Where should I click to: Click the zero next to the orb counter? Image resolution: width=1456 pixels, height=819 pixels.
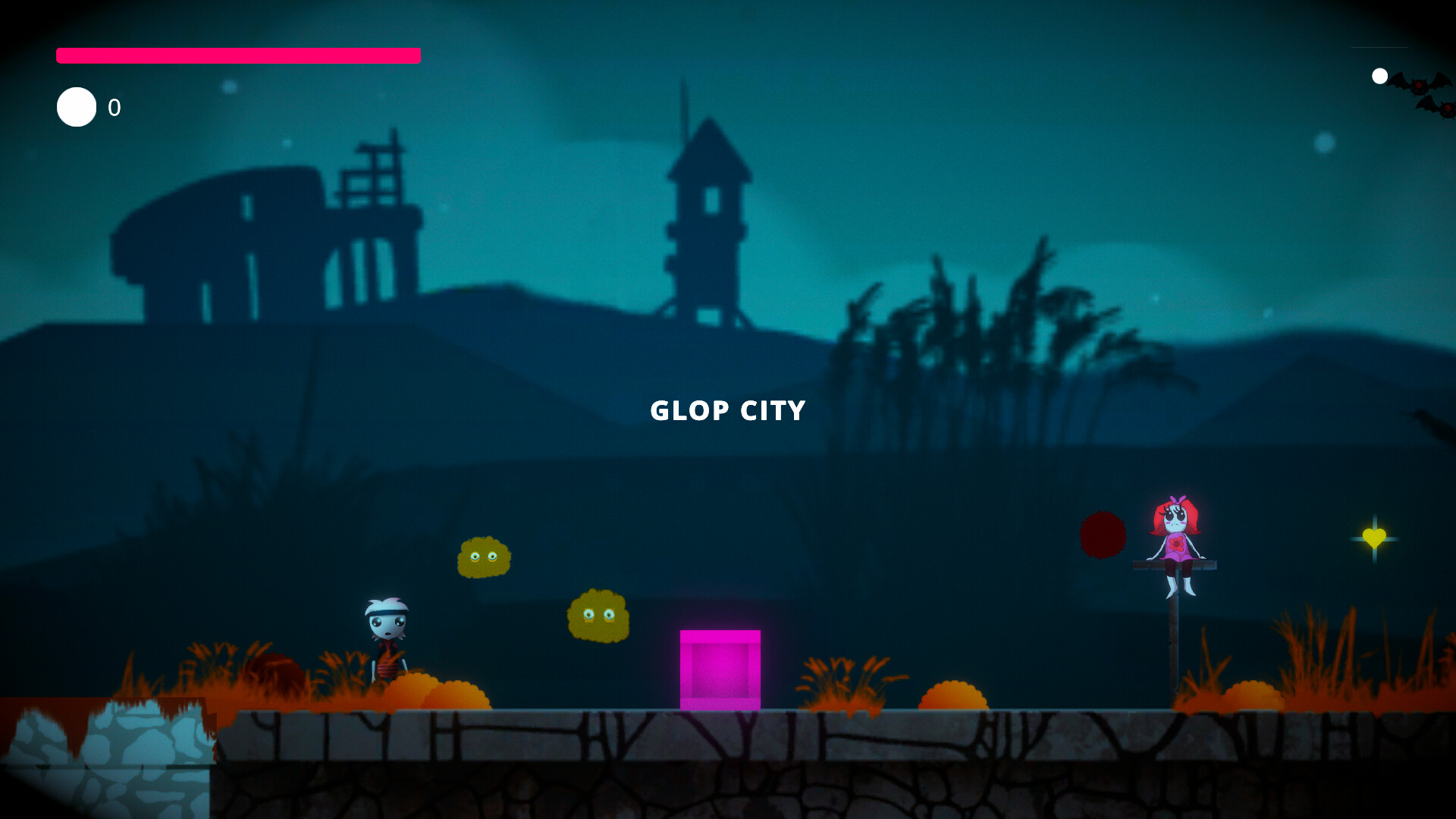[x=115, y=108]
